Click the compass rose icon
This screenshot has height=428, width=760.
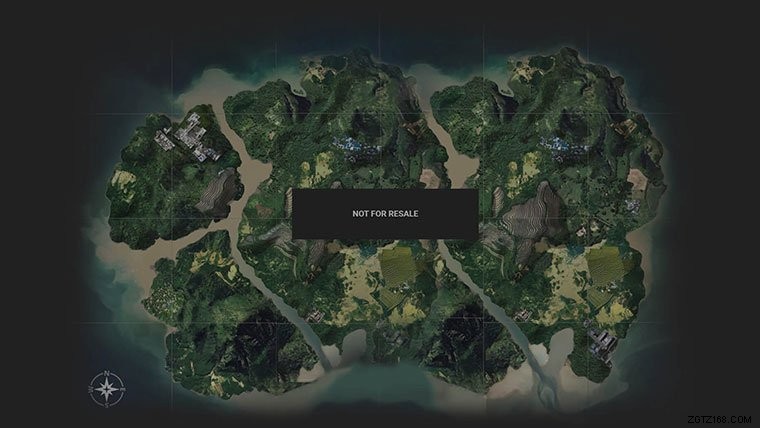click(x=105, y=387)
